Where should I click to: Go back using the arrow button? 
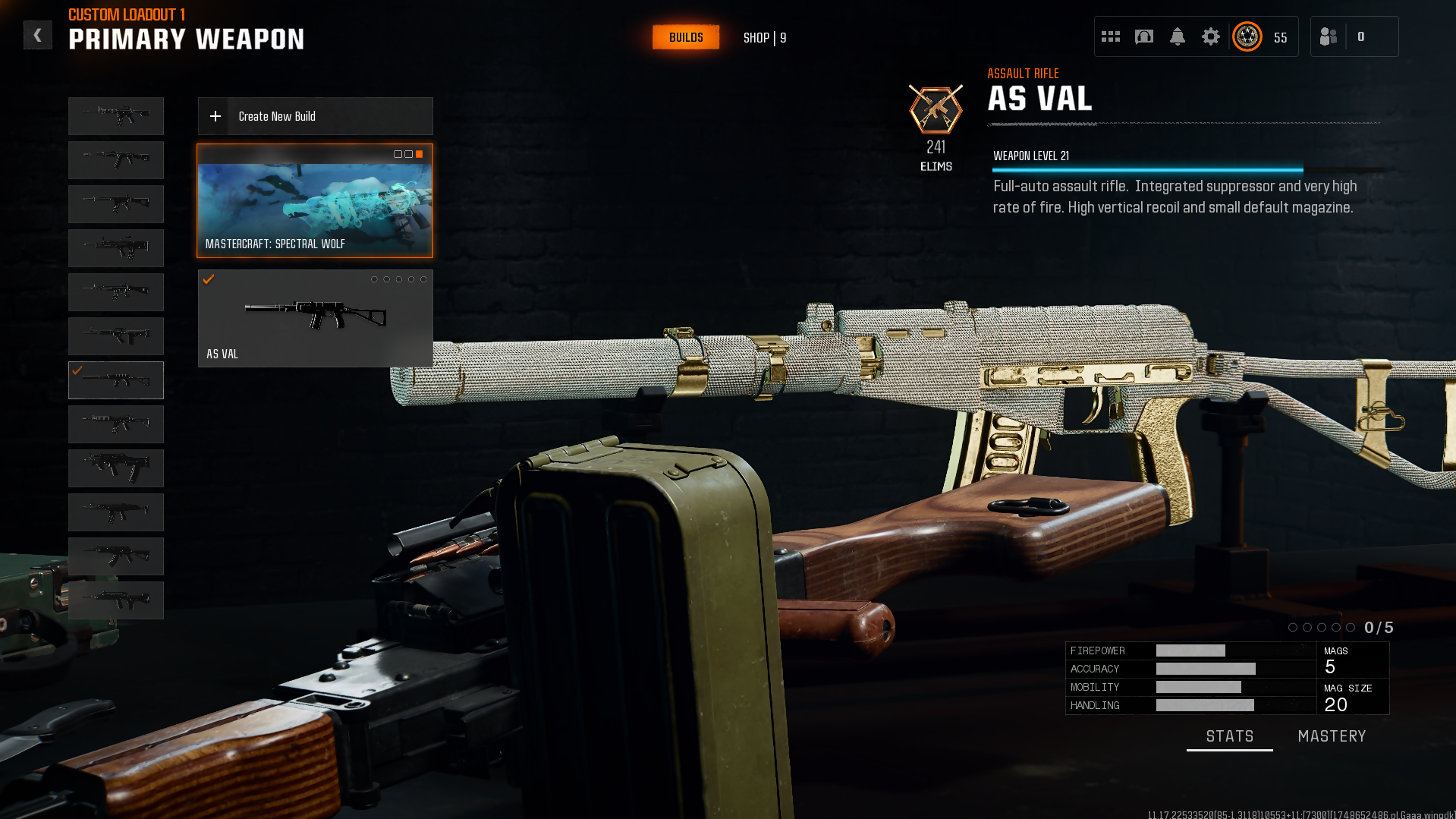(x=37, y=36)
